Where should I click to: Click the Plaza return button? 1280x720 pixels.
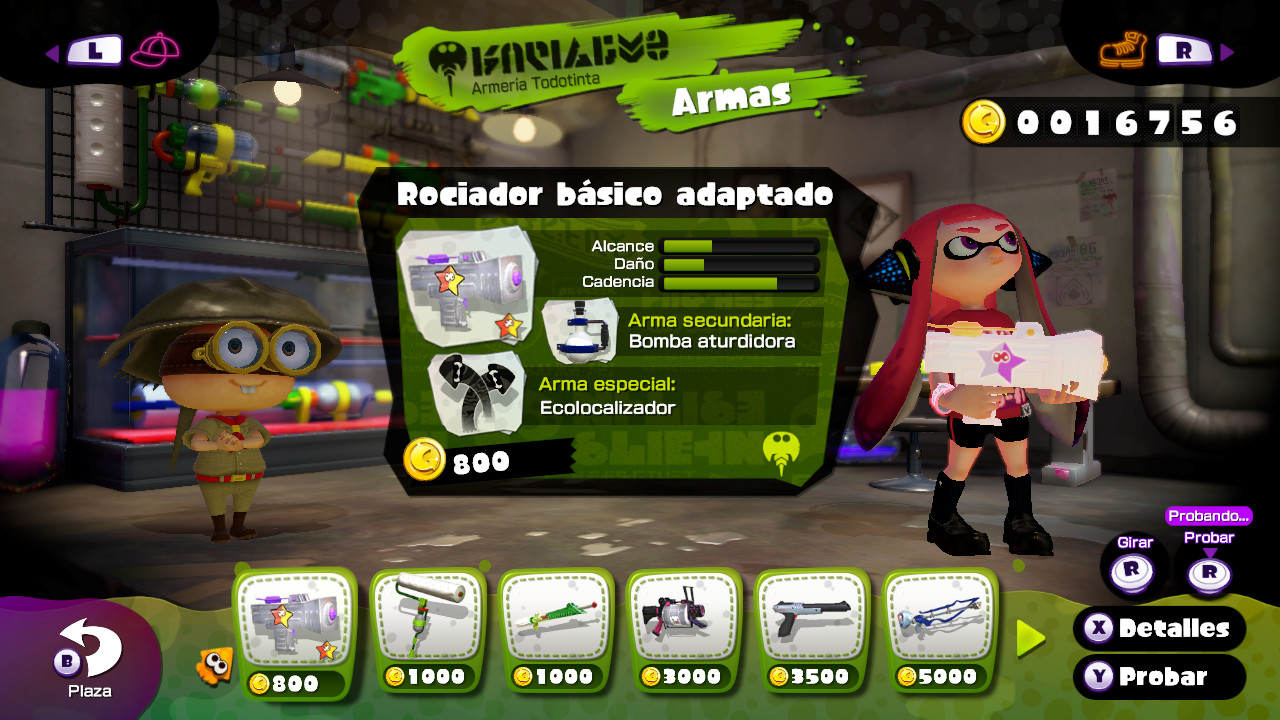67,660
